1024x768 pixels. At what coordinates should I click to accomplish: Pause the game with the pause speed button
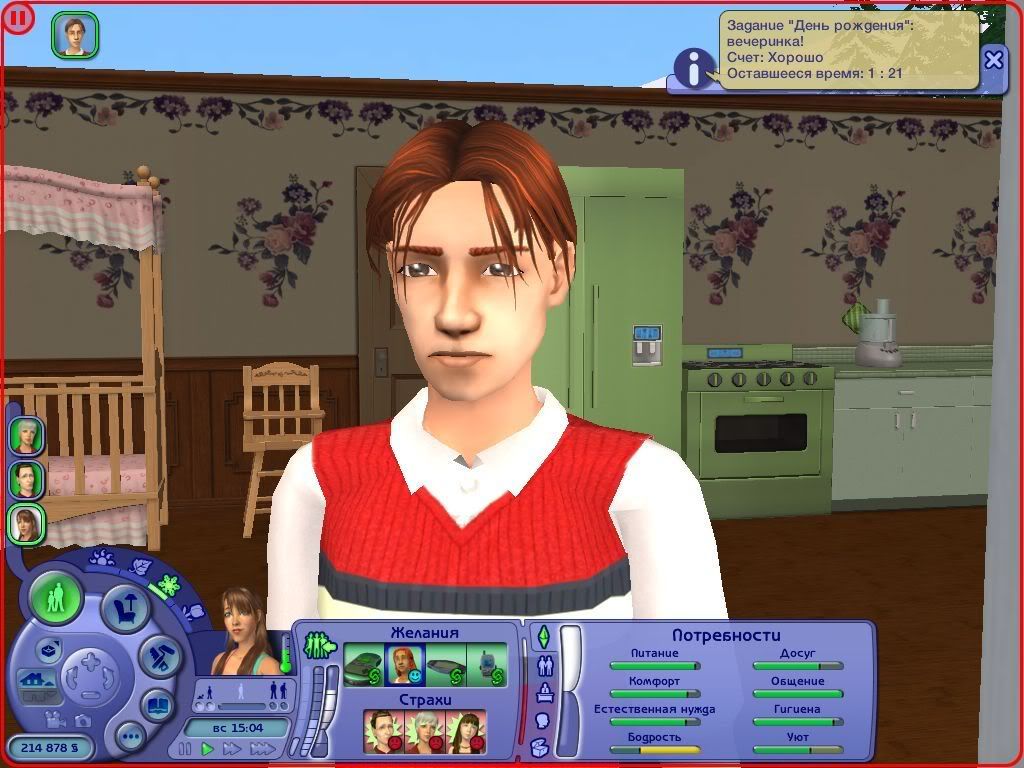[x=185, y=749]
